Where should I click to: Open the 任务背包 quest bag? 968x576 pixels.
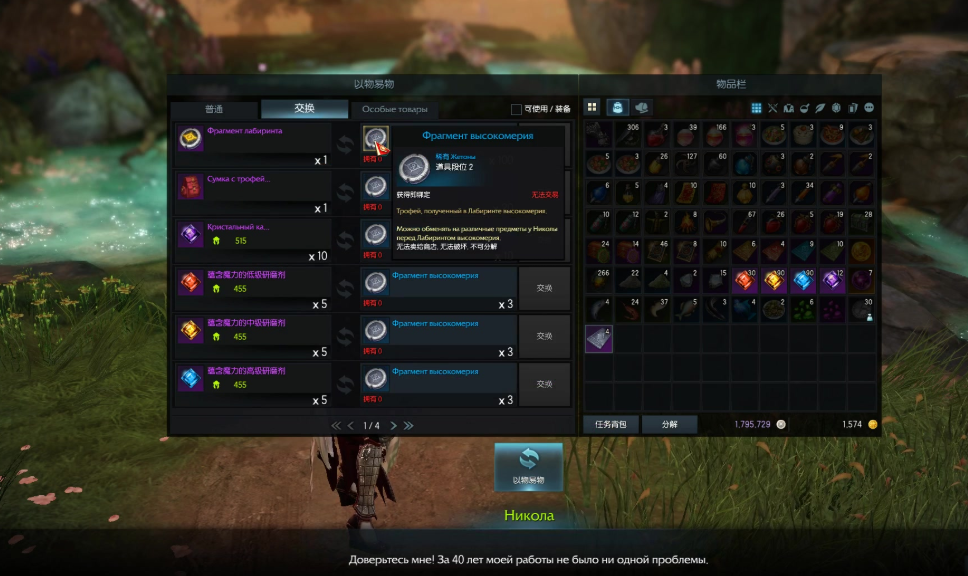(610, 424)
